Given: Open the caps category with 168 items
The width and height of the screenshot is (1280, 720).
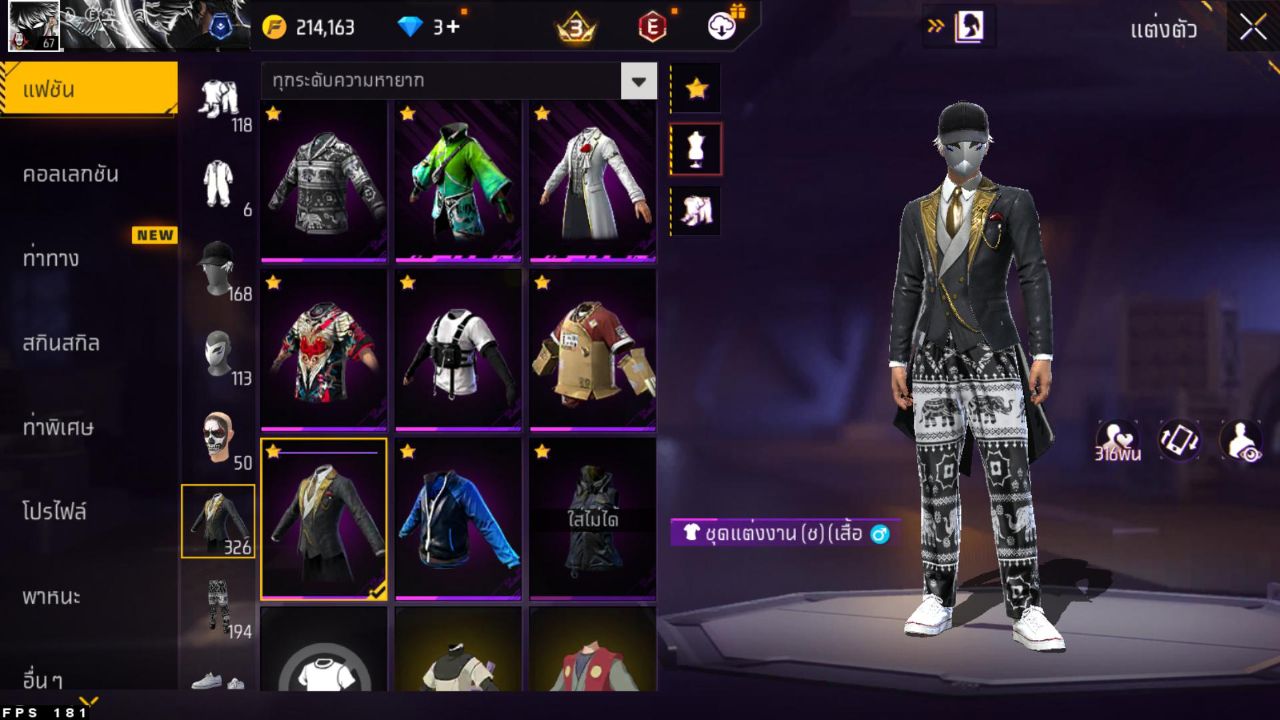Looking at the screenshot, I should [x=220, y=270].
